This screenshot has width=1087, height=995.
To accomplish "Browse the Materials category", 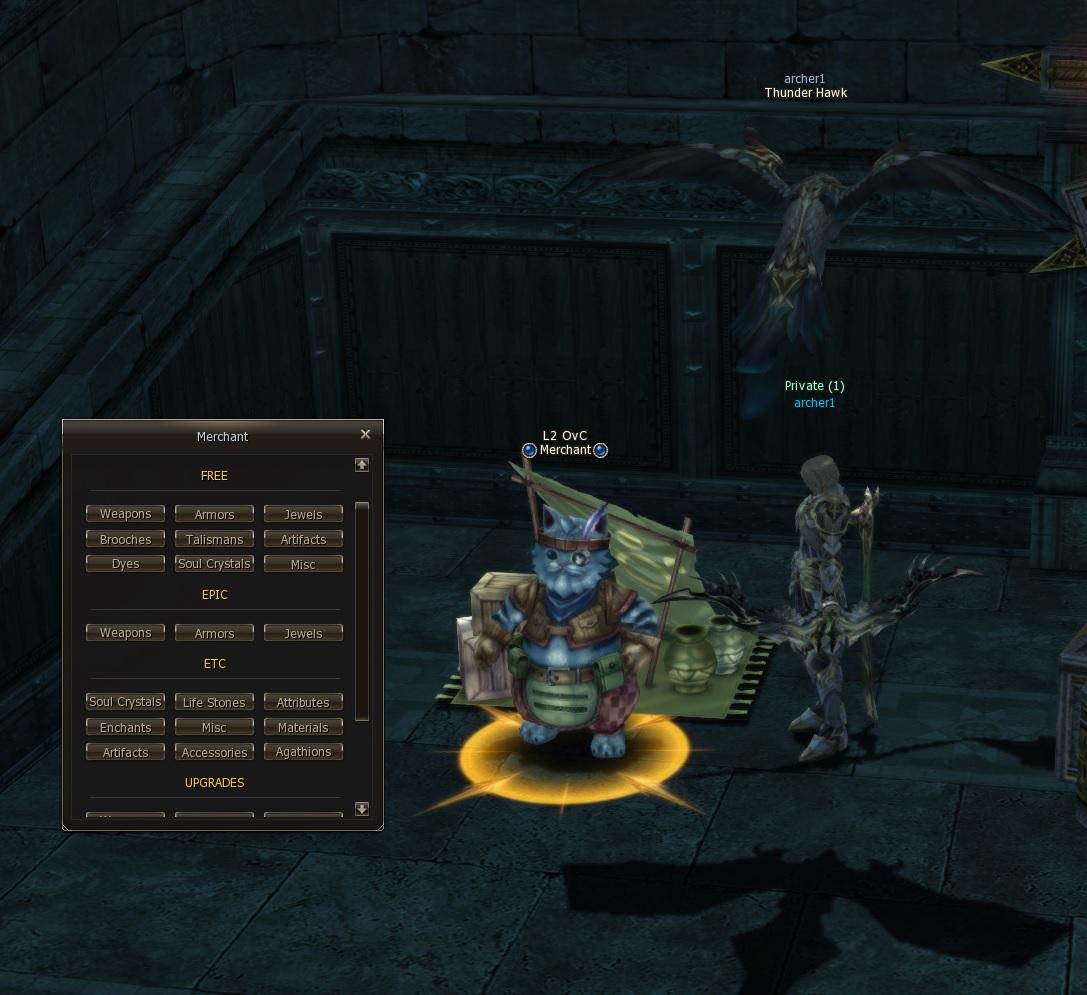I will 303,727.
